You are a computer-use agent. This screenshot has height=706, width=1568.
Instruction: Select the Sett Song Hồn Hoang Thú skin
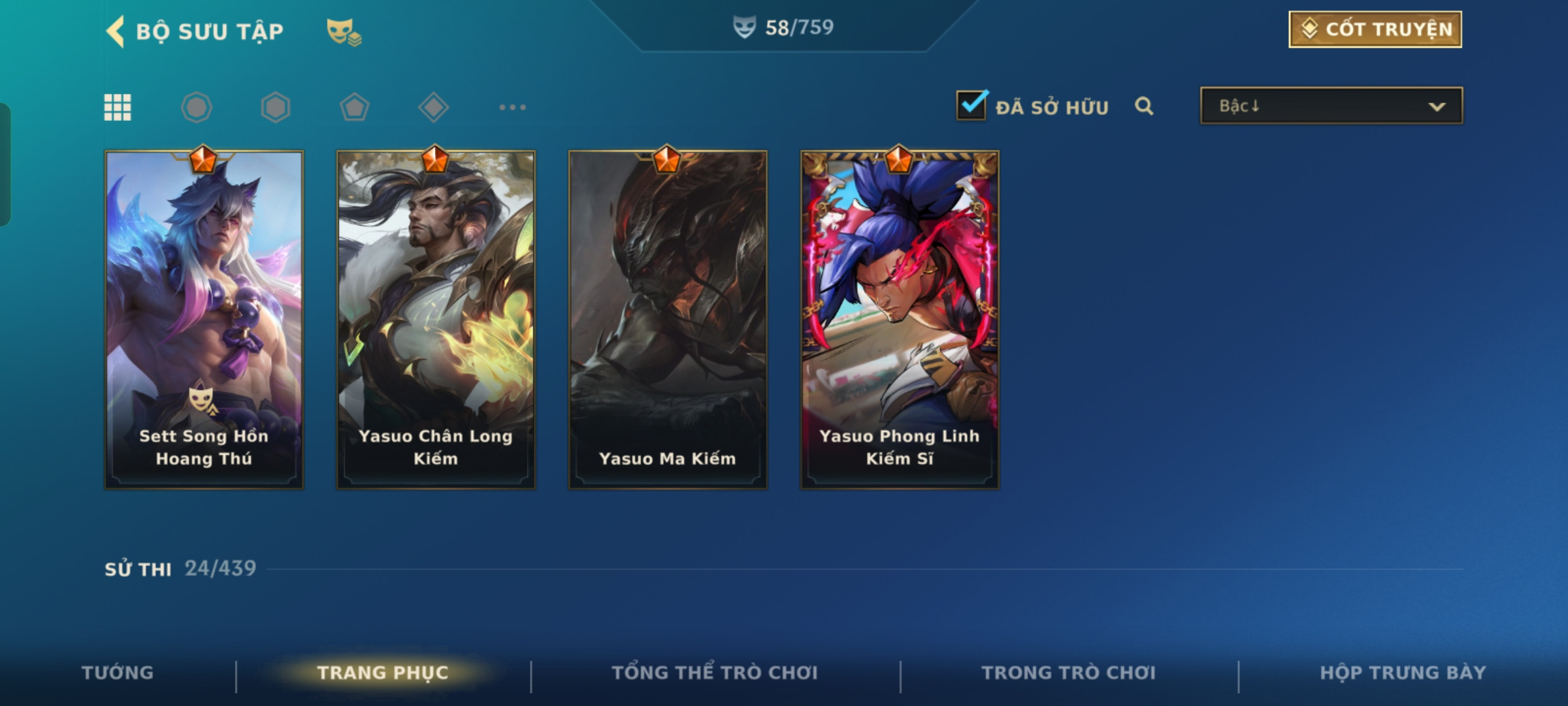[x=204, y=320]
